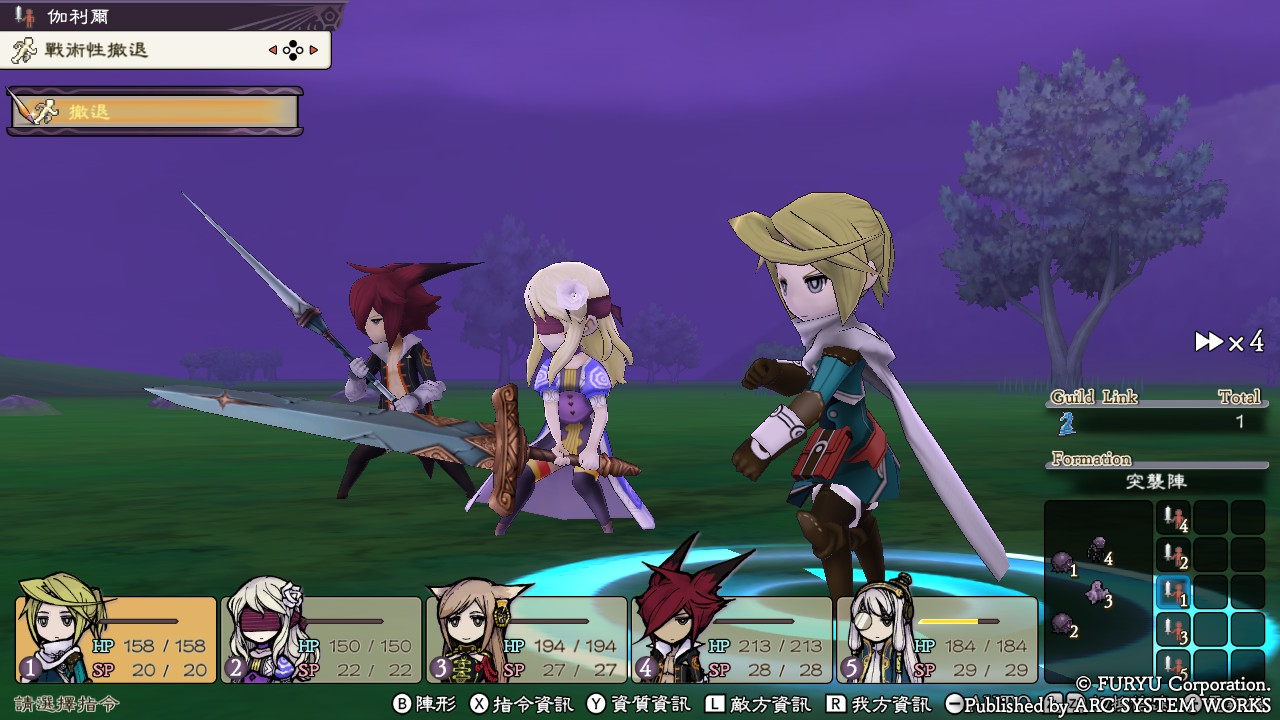Target enemy 4 on the formation map

coord(1098,548)
